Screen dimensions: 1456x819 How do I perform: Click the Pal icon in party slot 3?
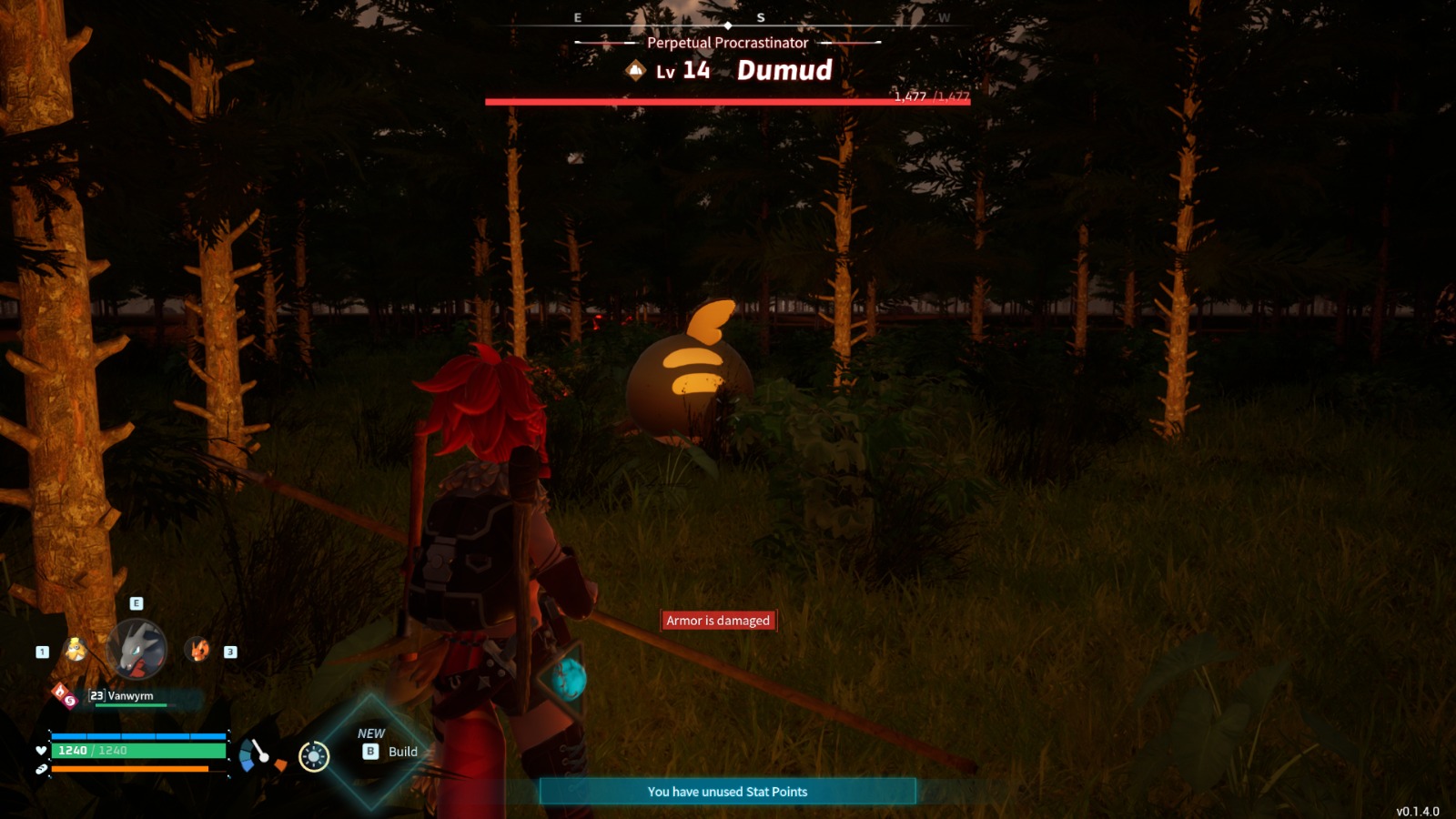tap(197, 651)
